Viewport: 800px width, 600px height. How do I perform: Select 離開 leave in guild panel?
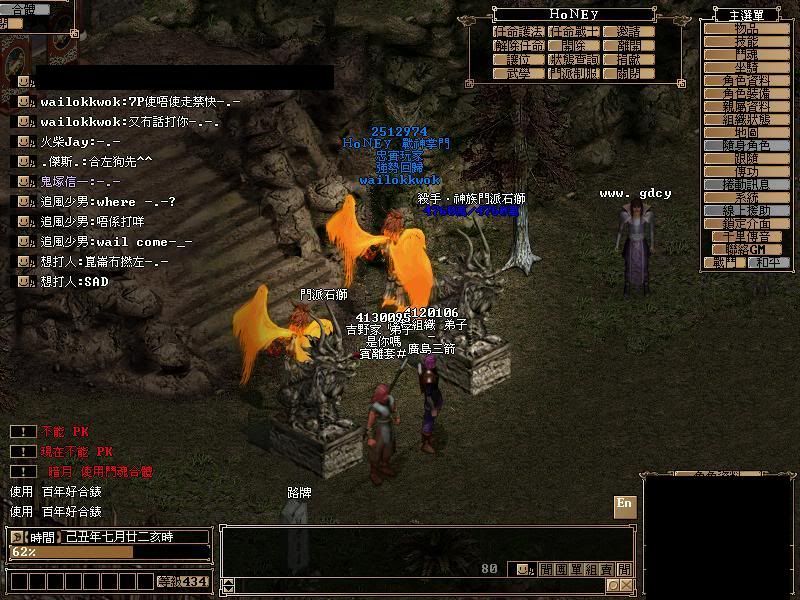(x=628, y=46)
